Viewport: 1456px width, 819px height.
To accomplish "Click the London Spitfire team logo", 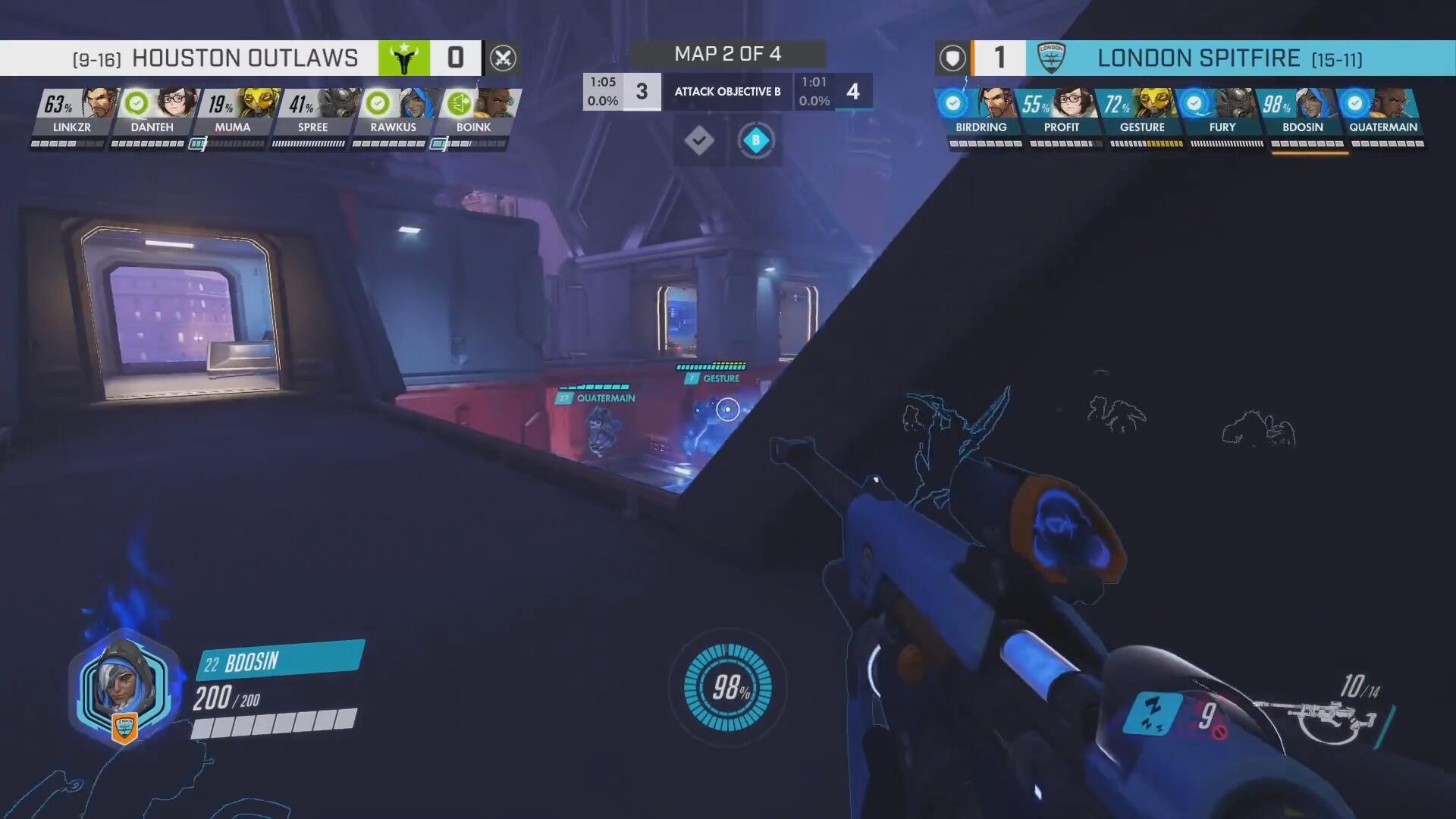I will coord(1051,58).
